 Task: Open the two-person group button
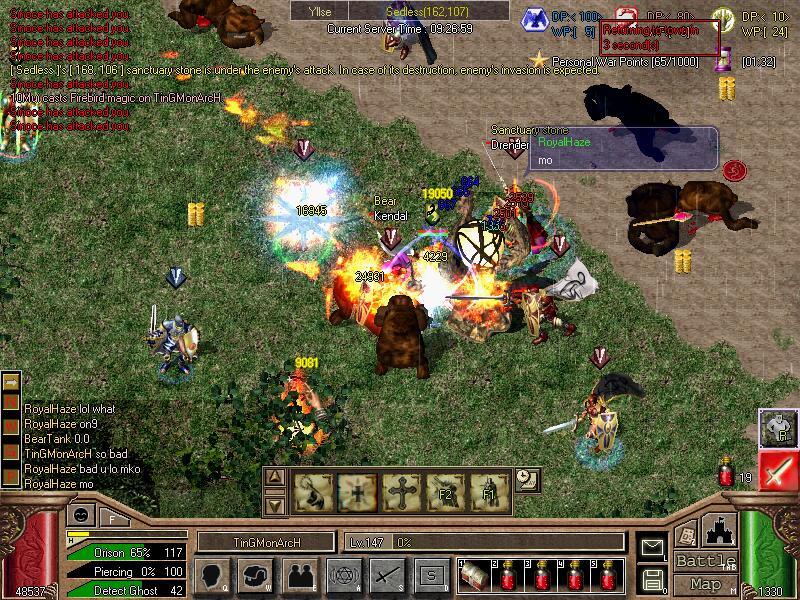pos(298,575)
